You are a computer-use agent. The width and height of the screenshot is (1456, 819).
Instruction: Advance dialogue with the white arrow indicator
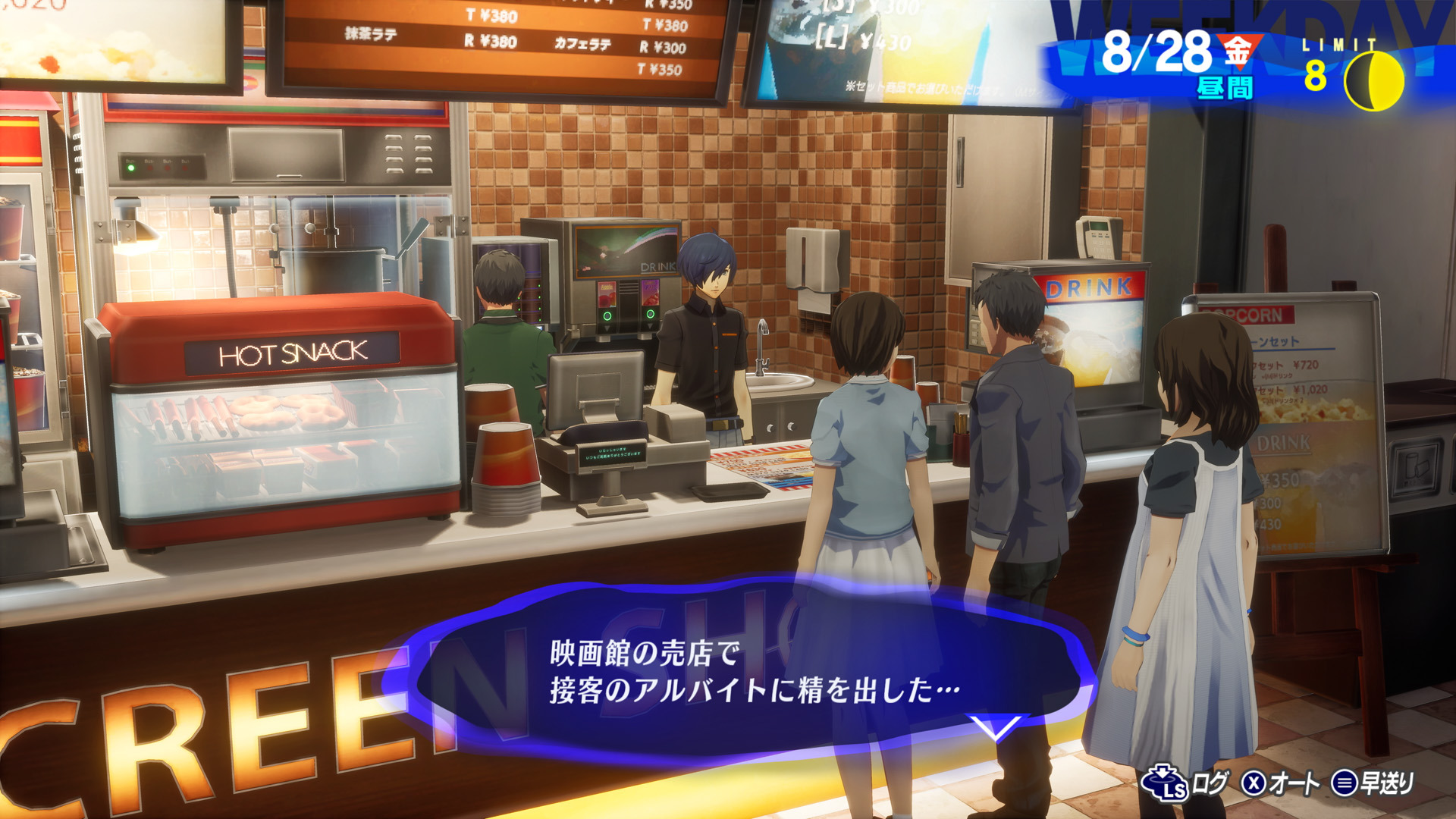click(x=994, y=728)
